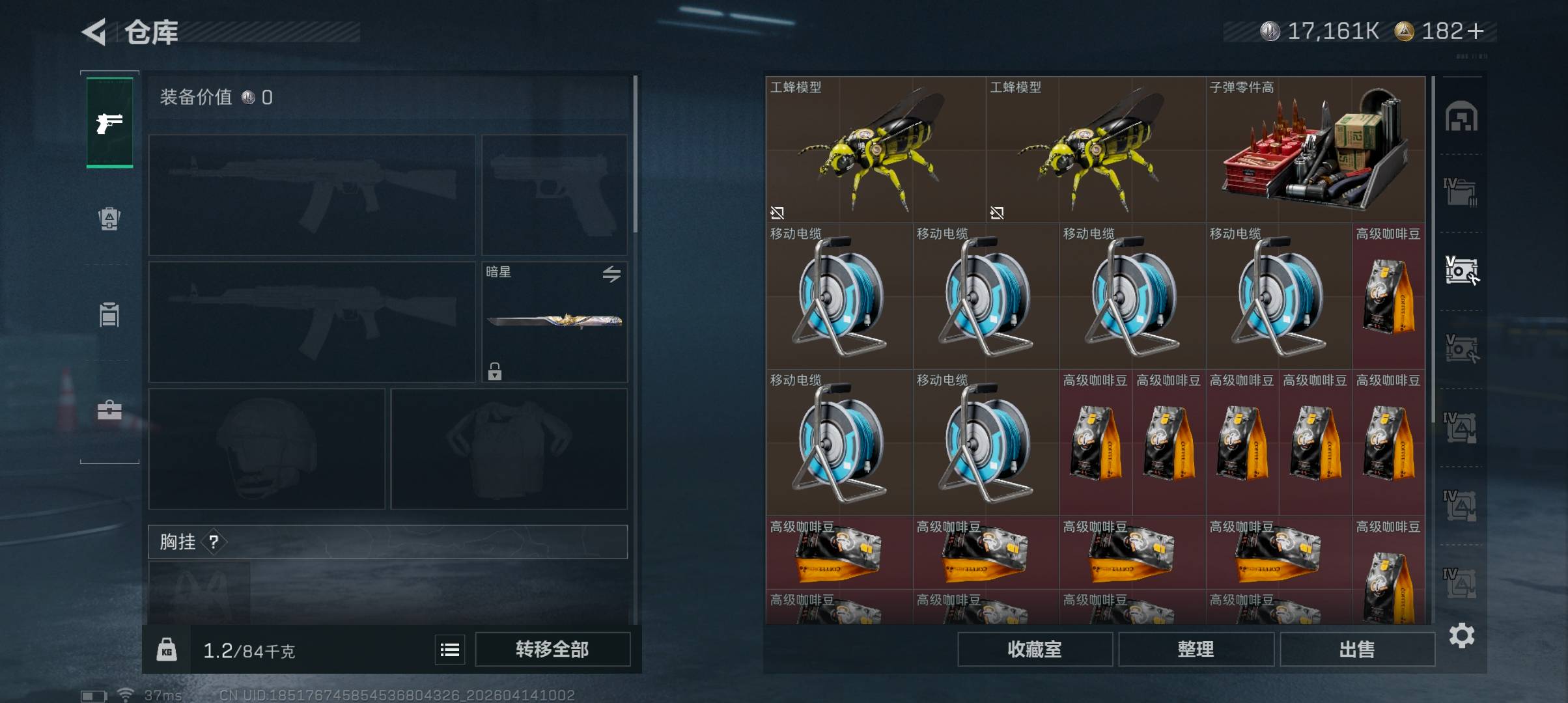Add more gold currency with plus
Viewport: 1568px width, 703px height.
(x=1477, y=31)
